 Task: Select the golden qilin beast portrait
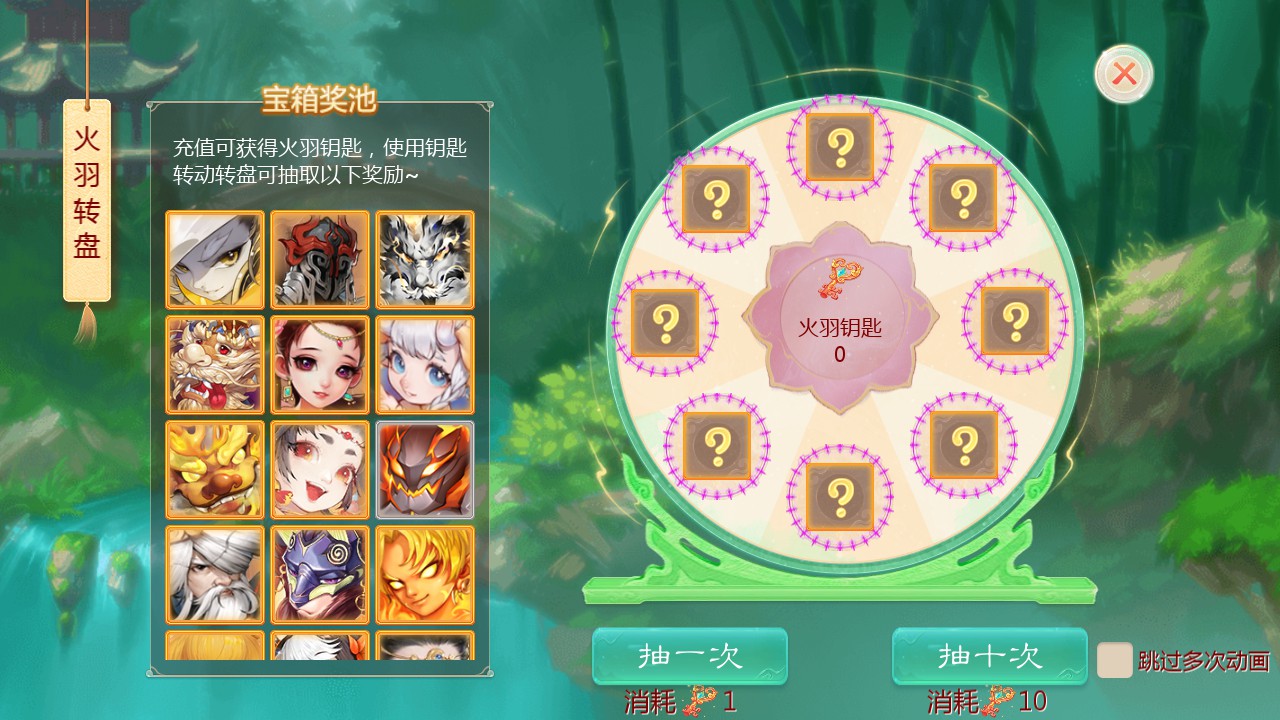point(215,468)
